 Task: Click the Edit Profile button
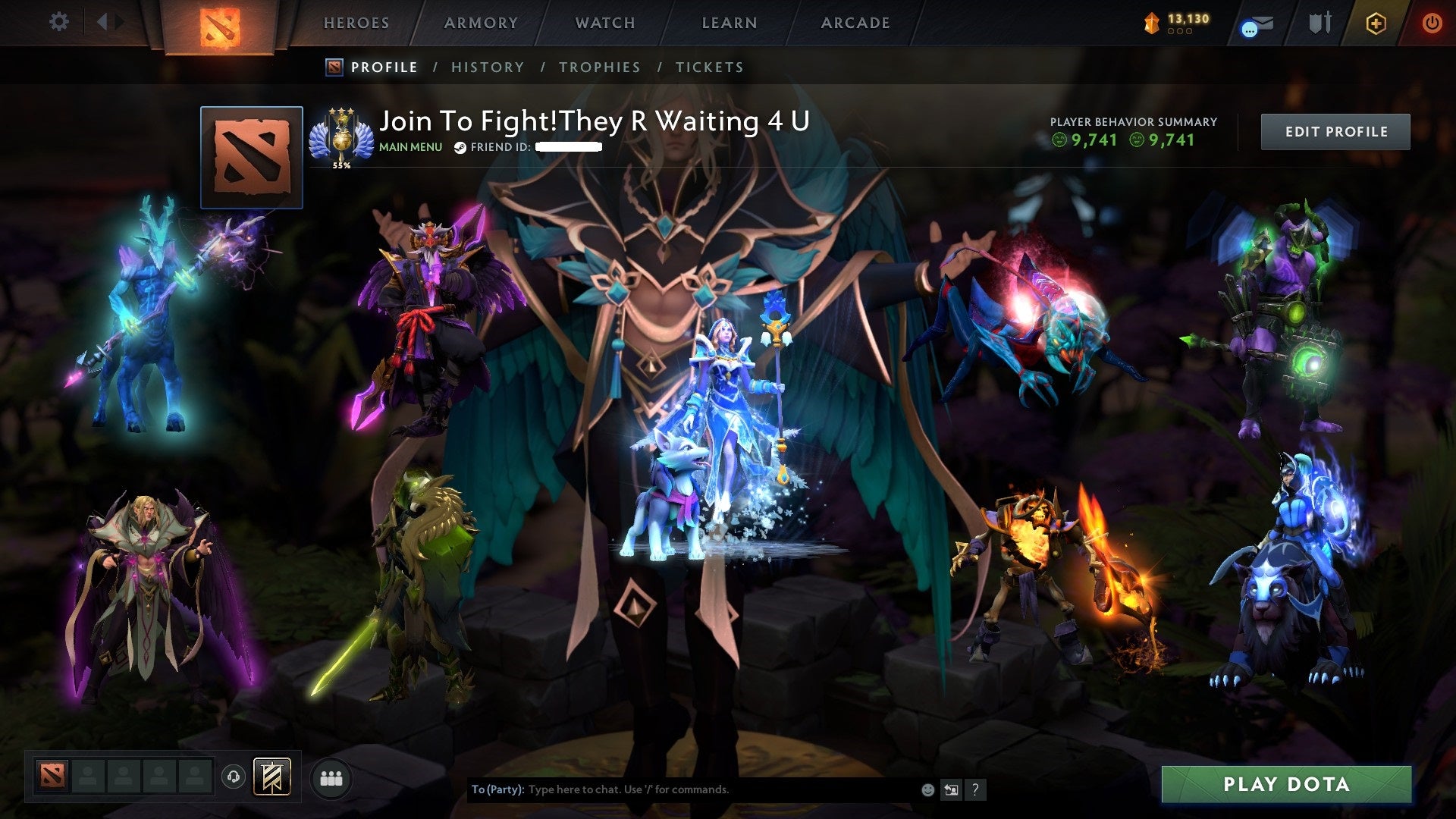[x=1335, y=130]
